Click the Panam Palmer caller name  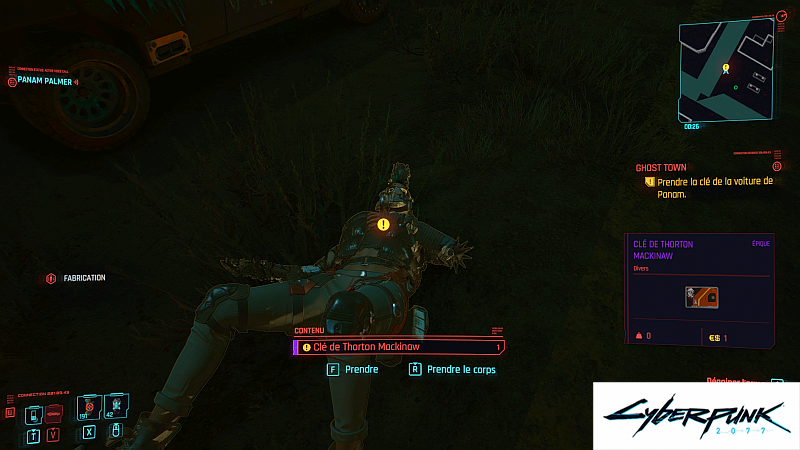[x=44, y=80]
